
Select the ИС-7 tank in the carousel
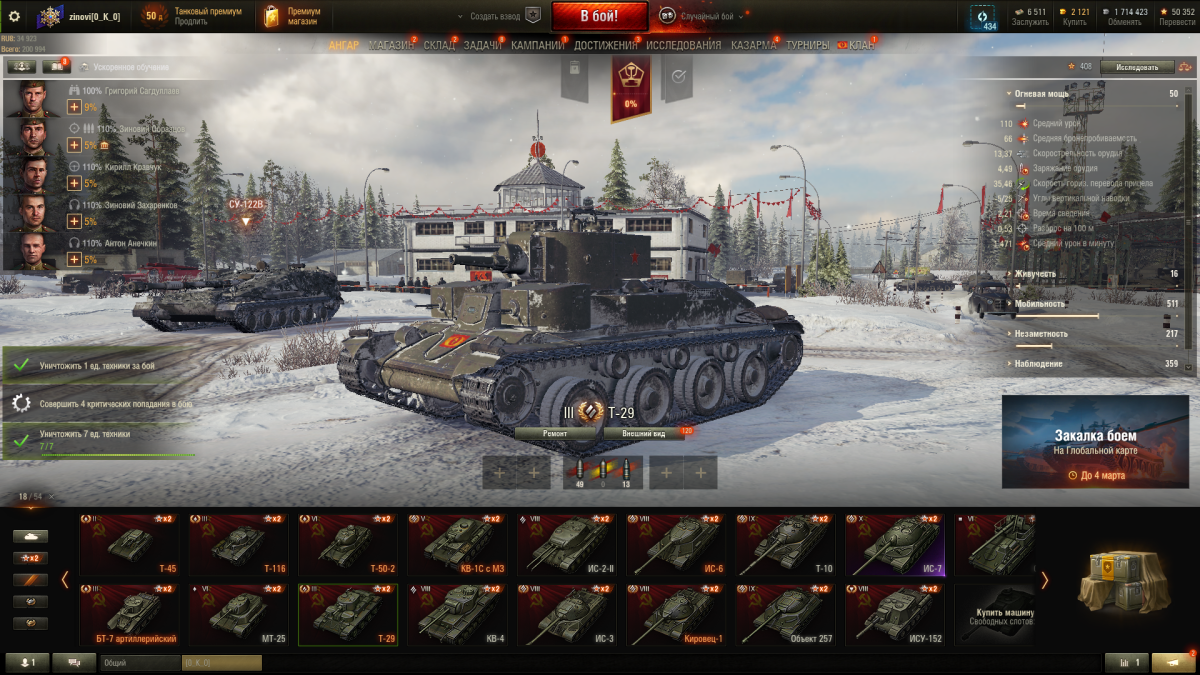[895, 545]
